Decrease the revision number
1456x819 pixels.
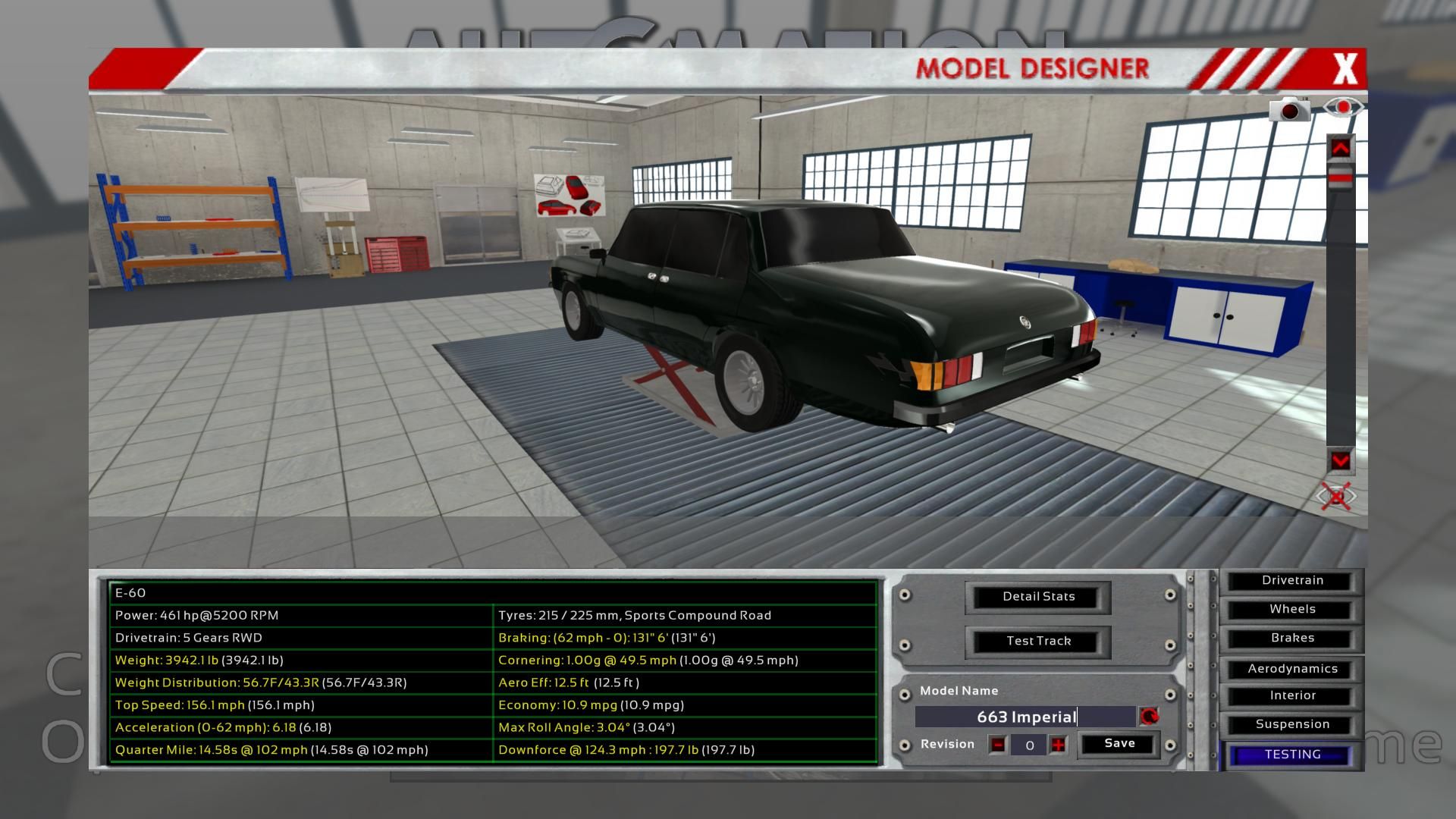tap(998, 745)
